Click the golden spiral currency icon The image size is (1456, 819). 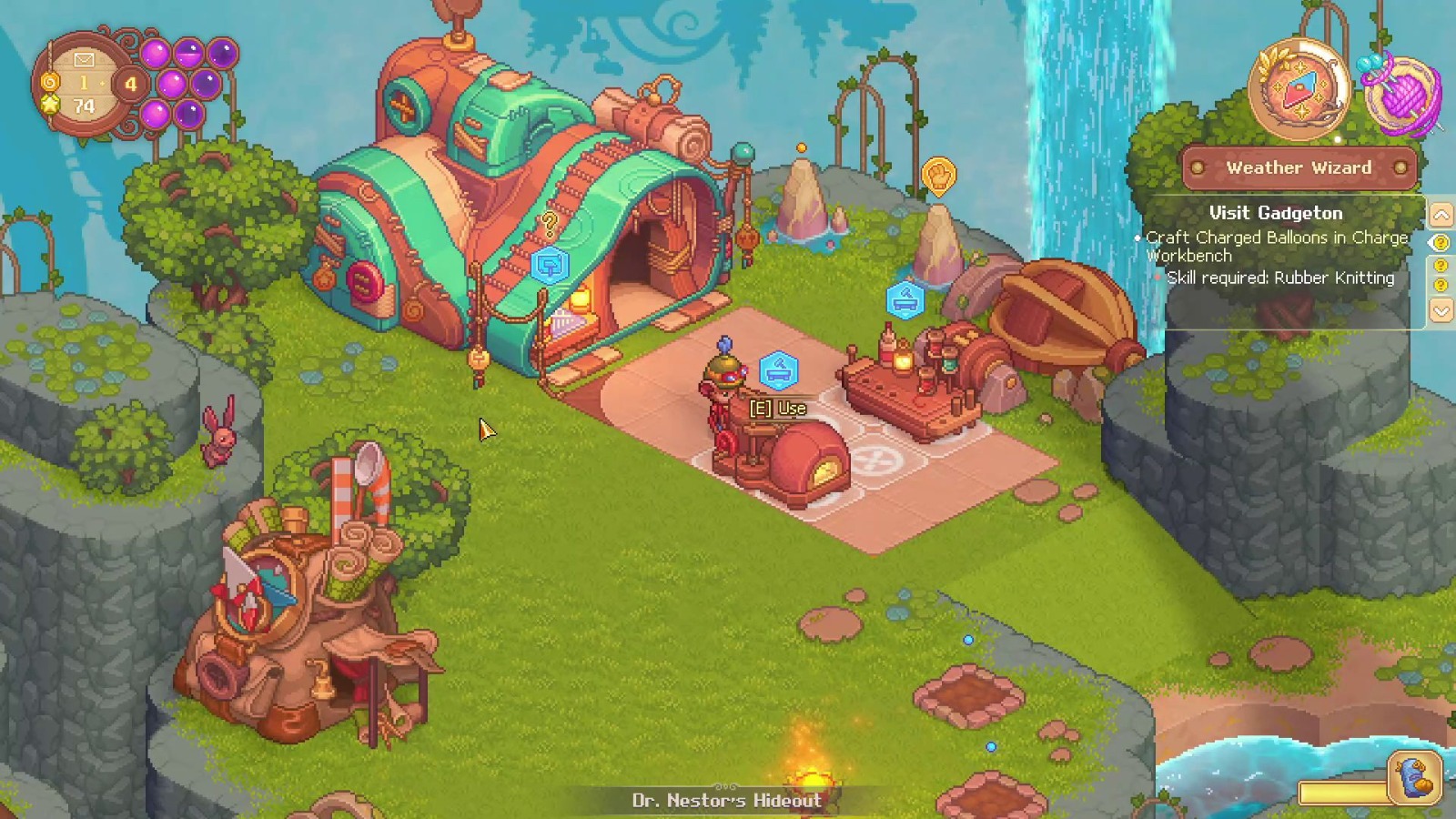point(51,81)
